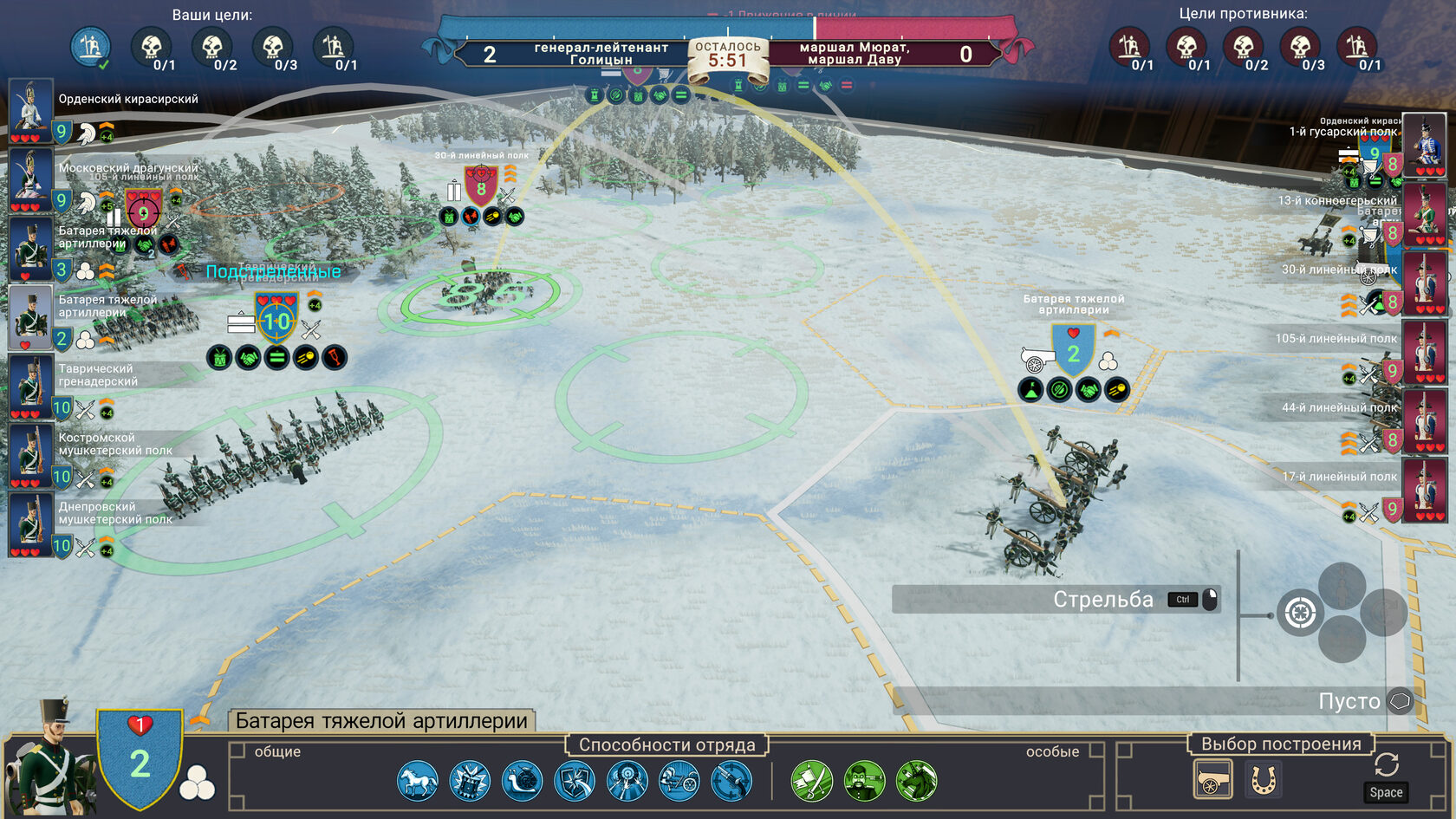Choose the Таврический гренадерский unit portrait
This screenshot has width=1456, height=819.
tap(31, 387)
